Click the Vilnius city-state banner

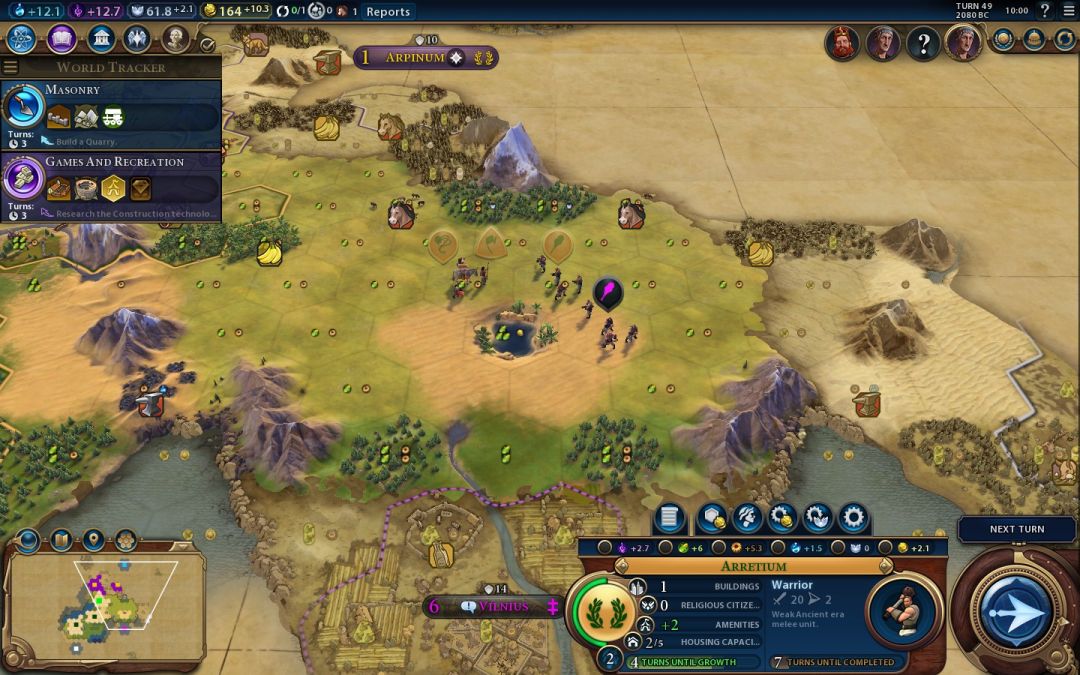(493, 606)
